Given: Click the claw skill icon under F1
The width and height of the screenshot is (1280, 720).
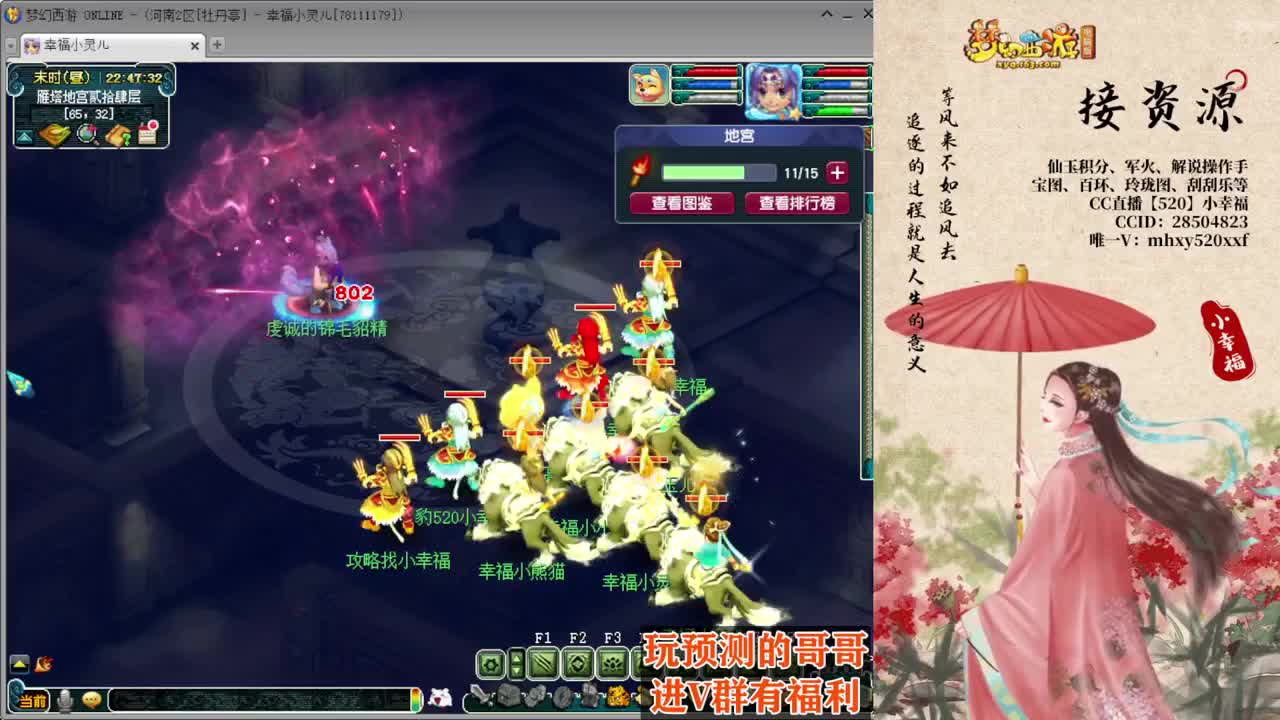Looking at the screenshot, I should pos(544,663).
